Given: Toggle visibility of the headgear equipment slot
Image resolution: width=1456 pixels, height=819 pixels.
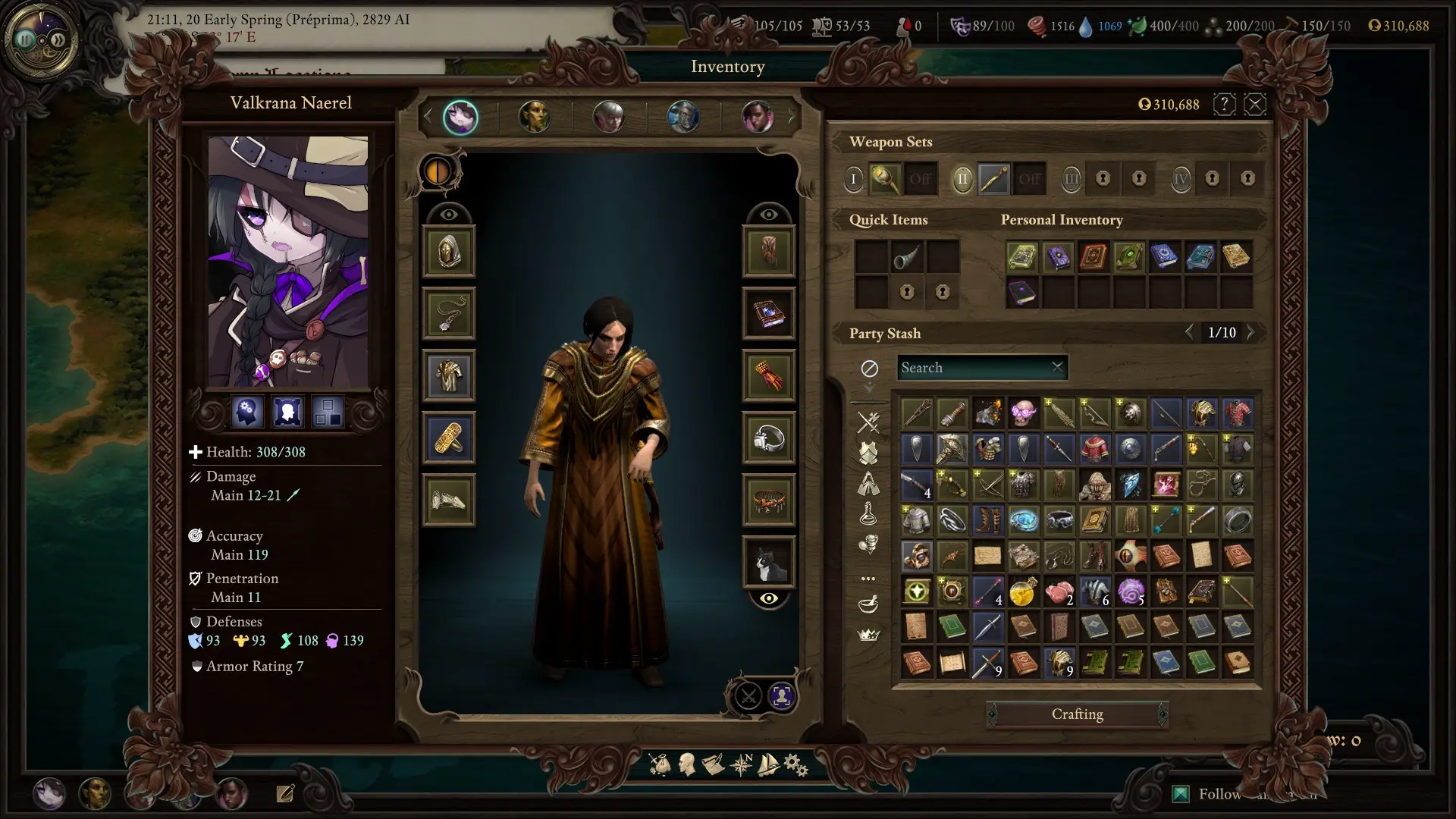Looking at the screenshot, I should [449, 213].
